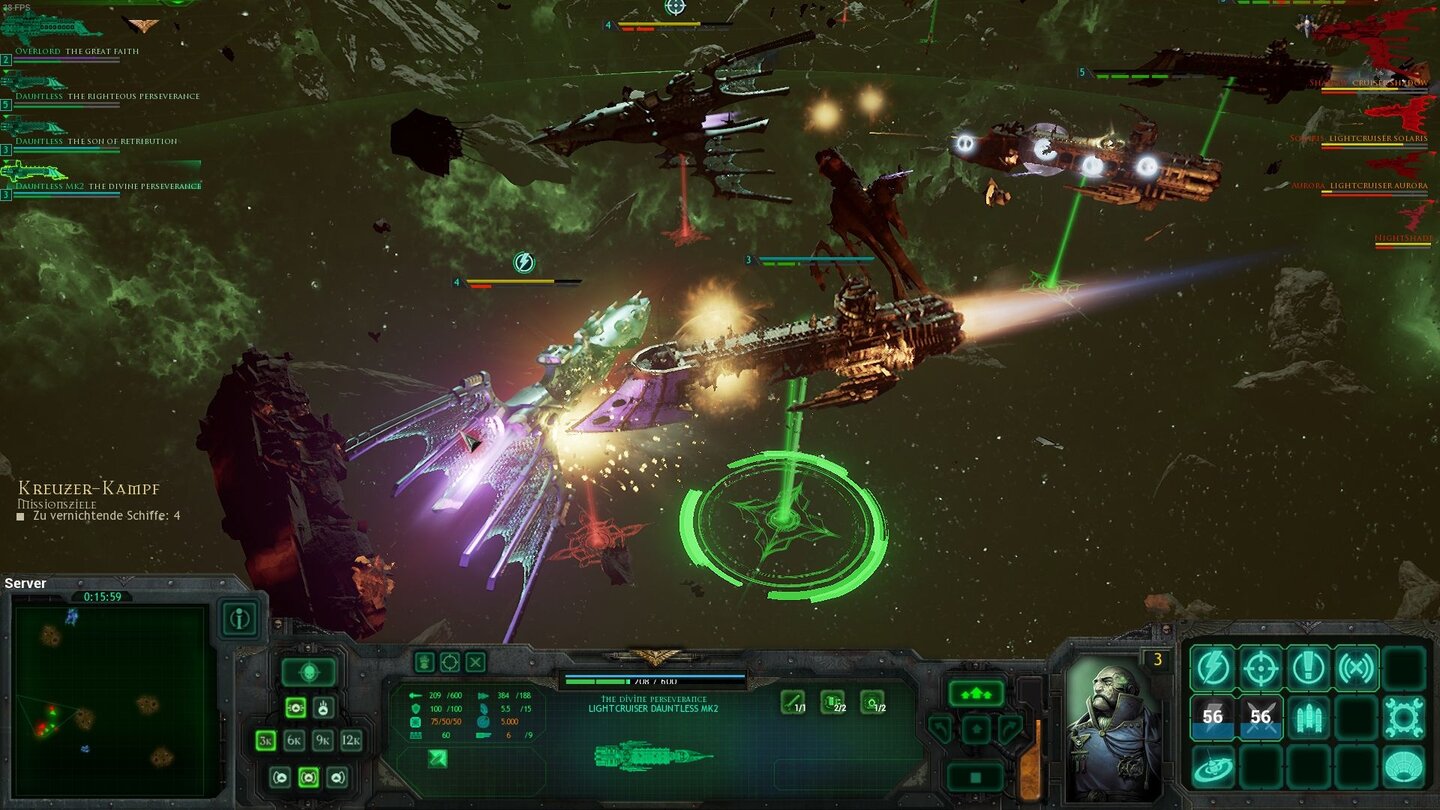1440x810 pixels.
Task: Hit the square all-stop button
Action: tap(976, 775)
